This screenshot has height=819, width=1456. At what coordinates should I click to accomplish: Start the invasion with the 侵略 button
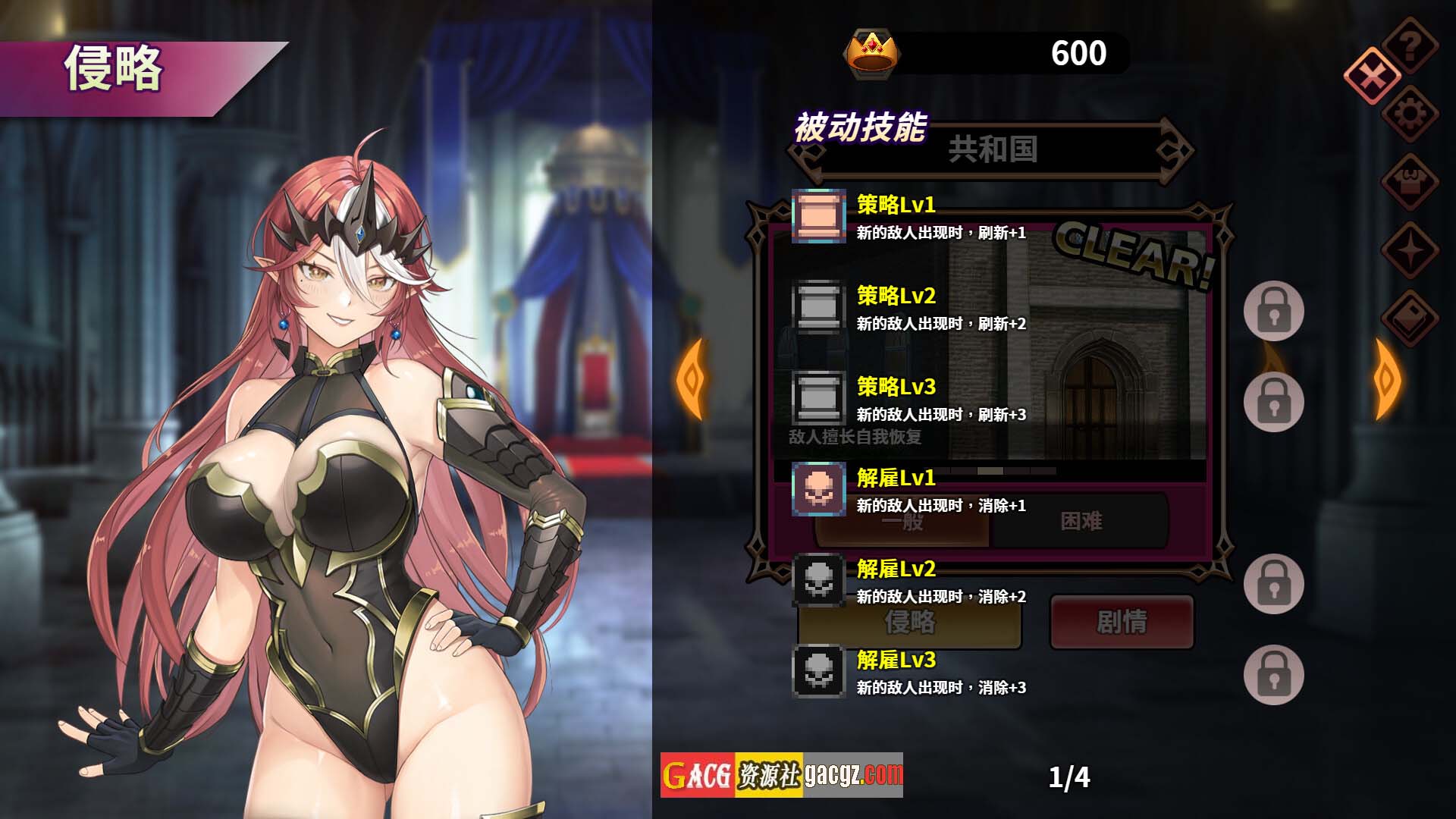[909, 623]
